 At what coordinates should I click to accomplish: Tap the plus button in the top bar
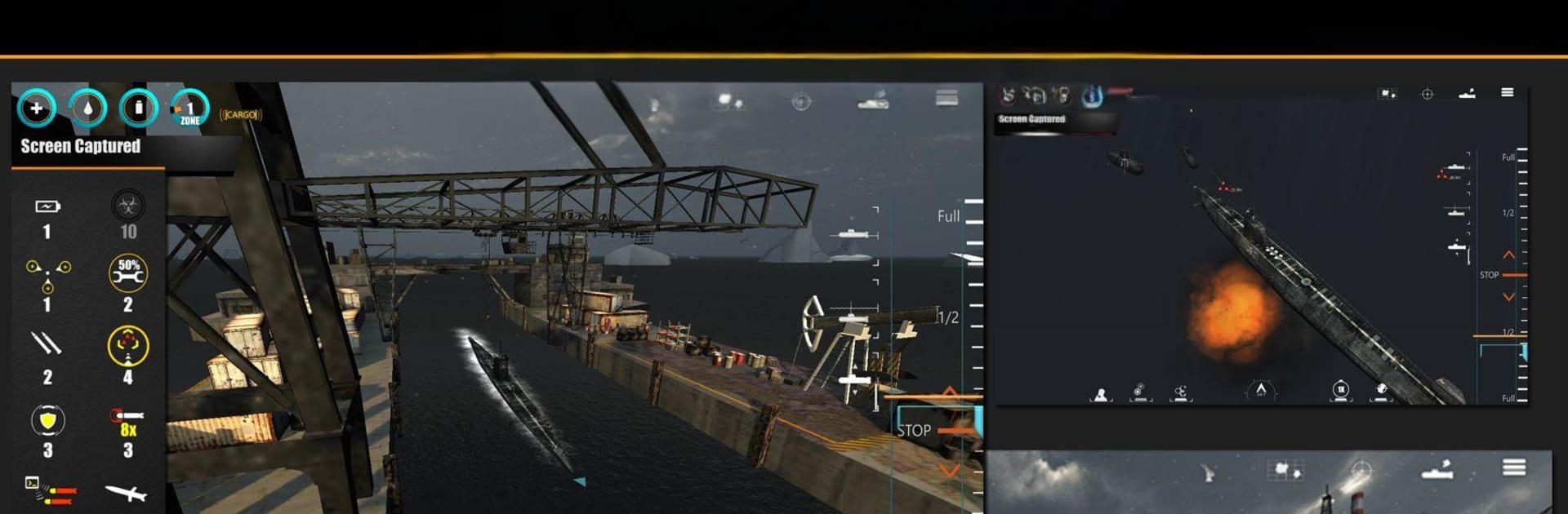pyautogui.click(x=36, y=108)
